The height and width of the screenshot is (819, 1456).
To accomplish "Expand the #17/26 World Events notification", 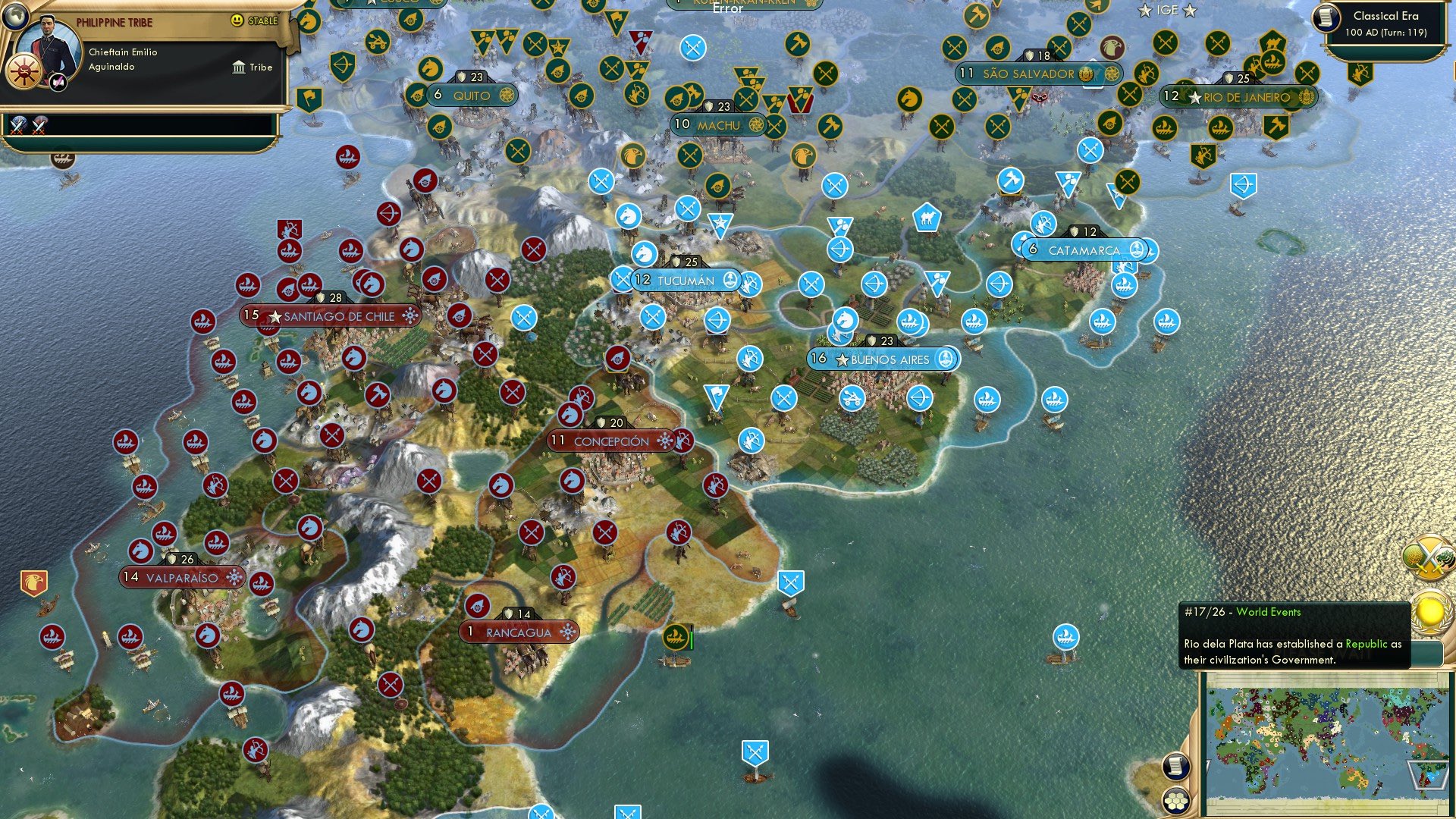I will [1241, 611].
